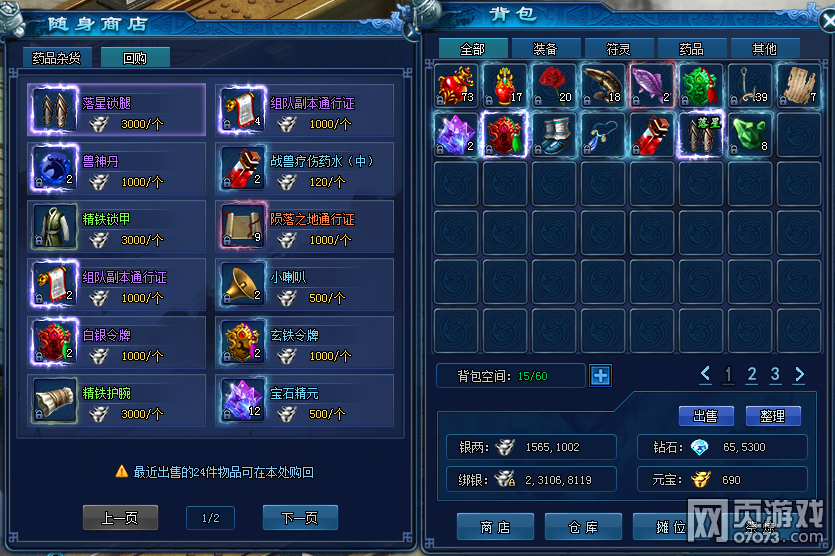Select the 小喇叭 horn item

(304, 285)
